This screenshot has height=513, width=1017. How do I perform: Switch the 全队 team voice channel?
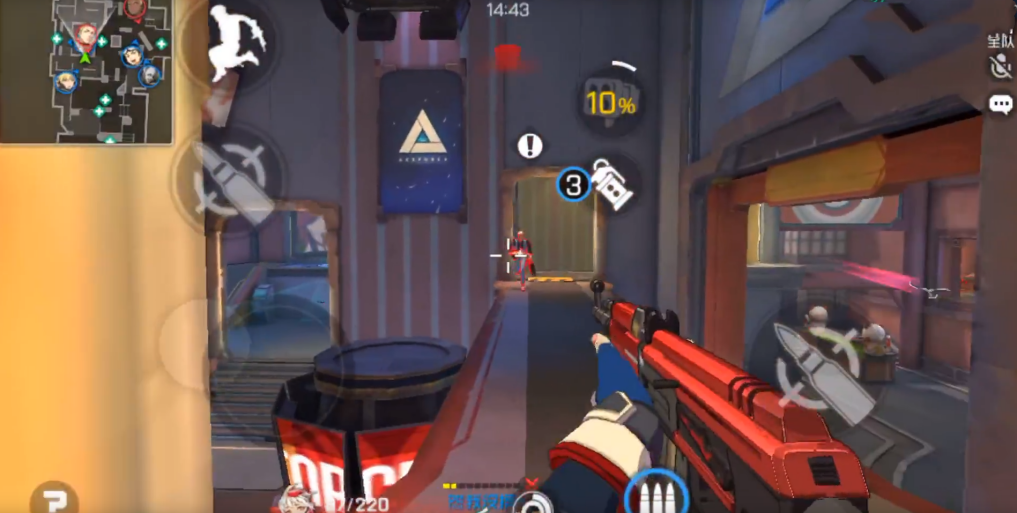[x=999, y=40]
